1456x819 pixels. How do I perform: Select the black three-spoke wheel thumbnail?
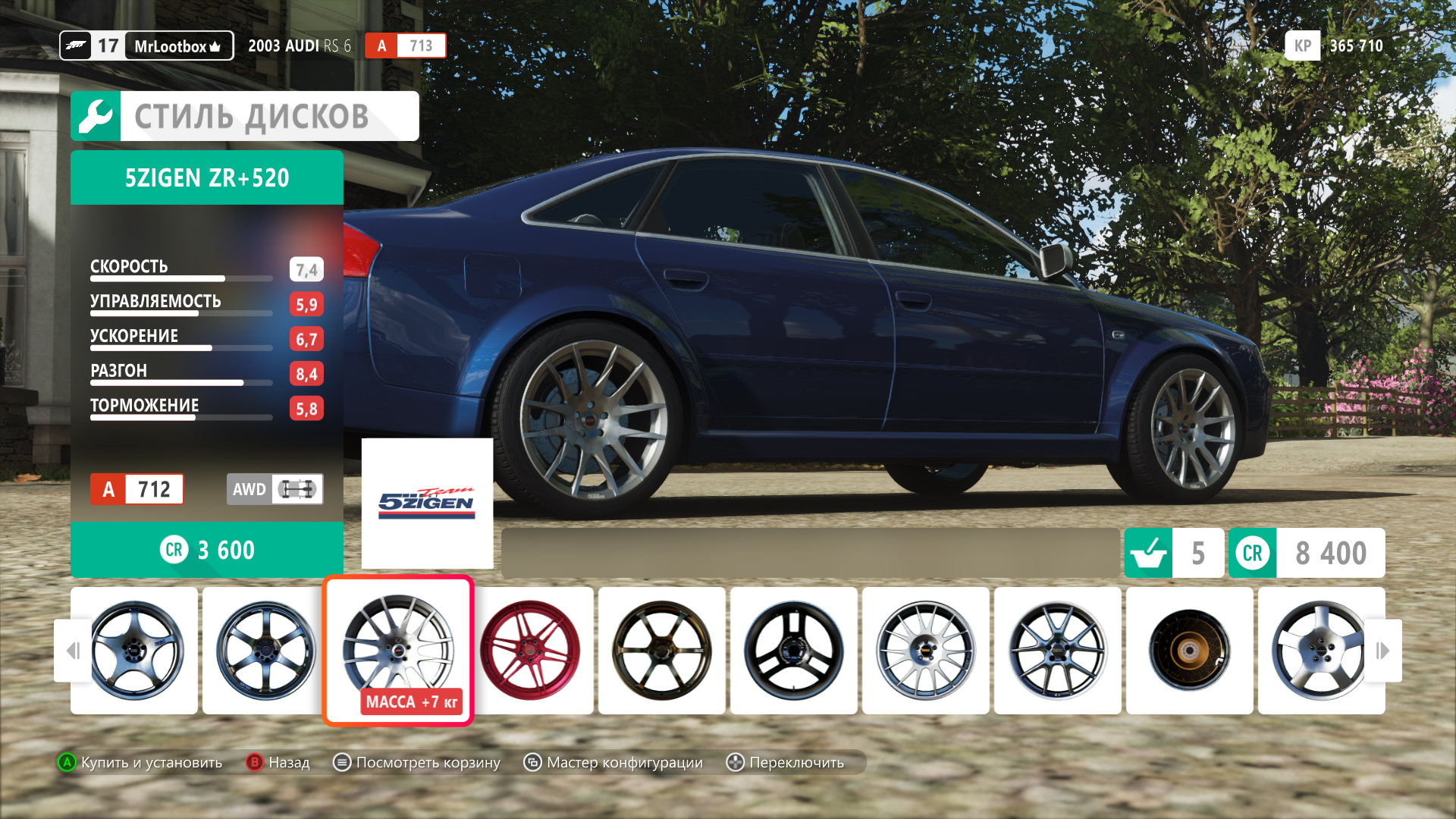pos(793,650)
